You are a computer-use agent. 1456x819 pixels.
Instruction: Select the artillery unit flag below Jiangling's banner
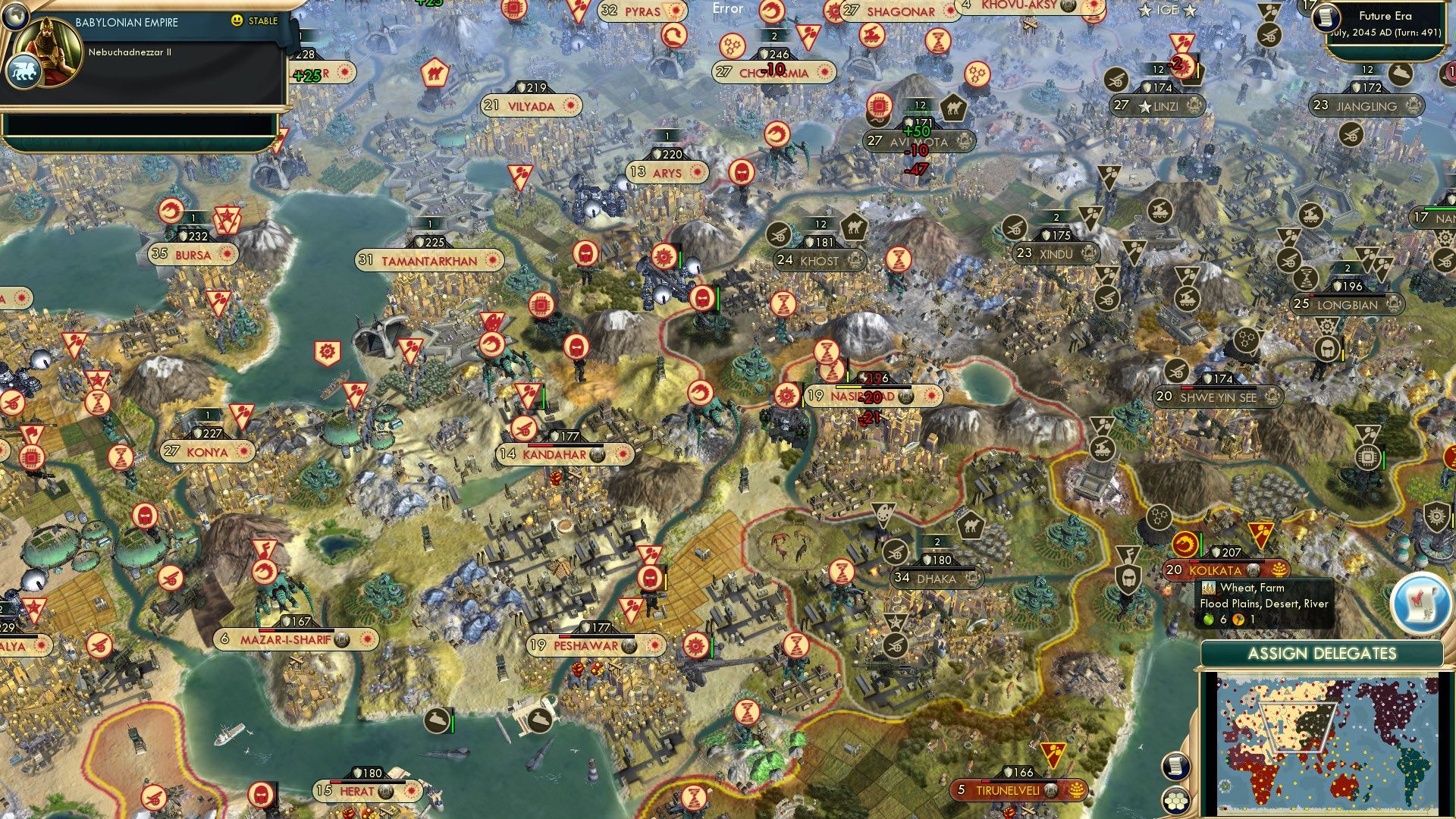1351,135
